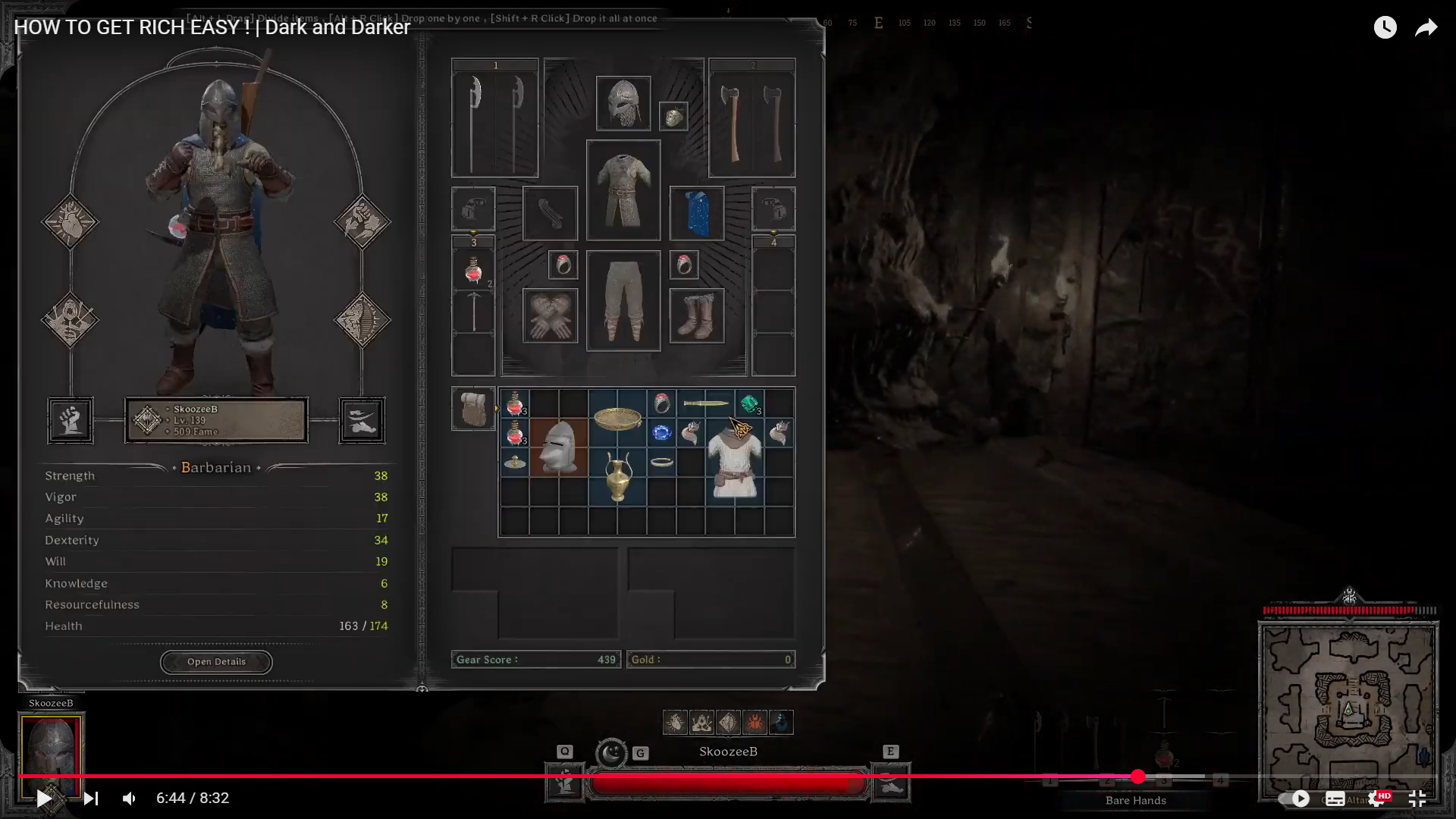Switch to weapon slot 2 tab
This screenshot has width=1456, height=819.
click(x=752, y=64)
